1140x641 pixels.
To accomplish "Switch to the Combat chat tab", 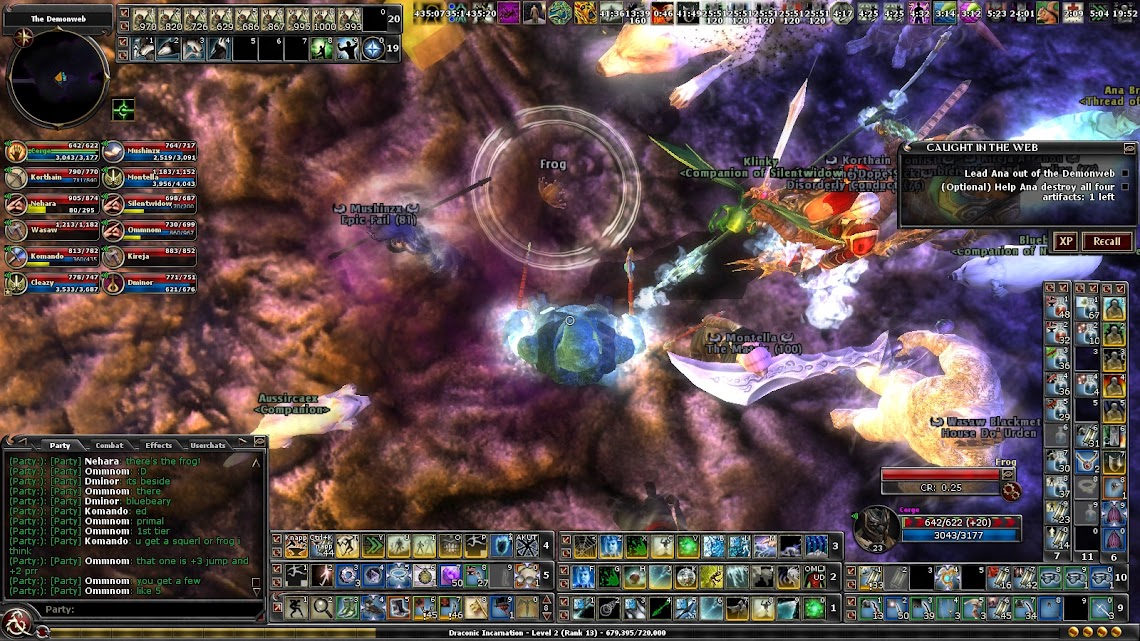I will (109, 445).
